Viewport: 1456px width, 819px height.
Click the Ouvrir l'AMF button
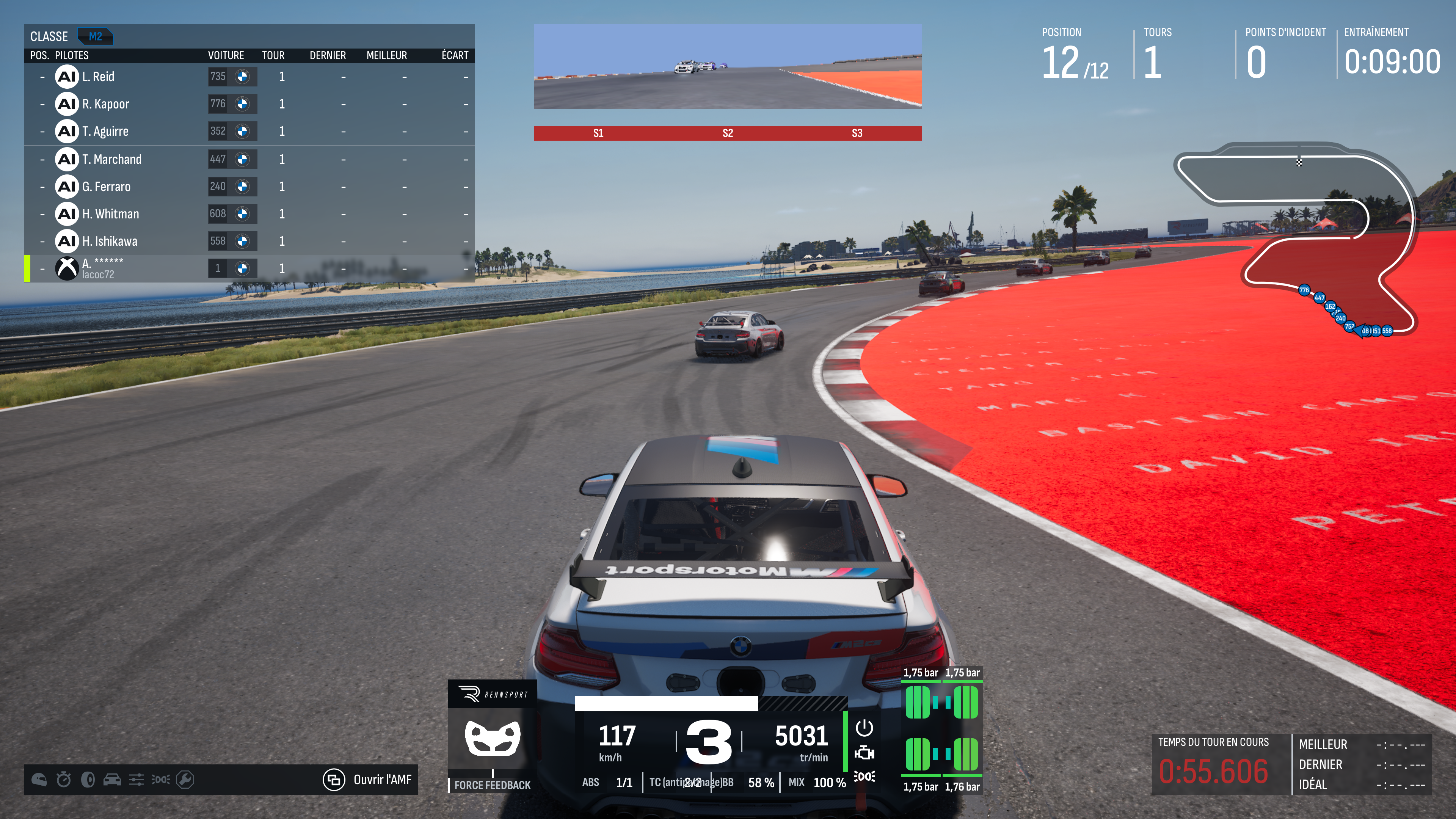pyautogui.click(x=368, y=780)
